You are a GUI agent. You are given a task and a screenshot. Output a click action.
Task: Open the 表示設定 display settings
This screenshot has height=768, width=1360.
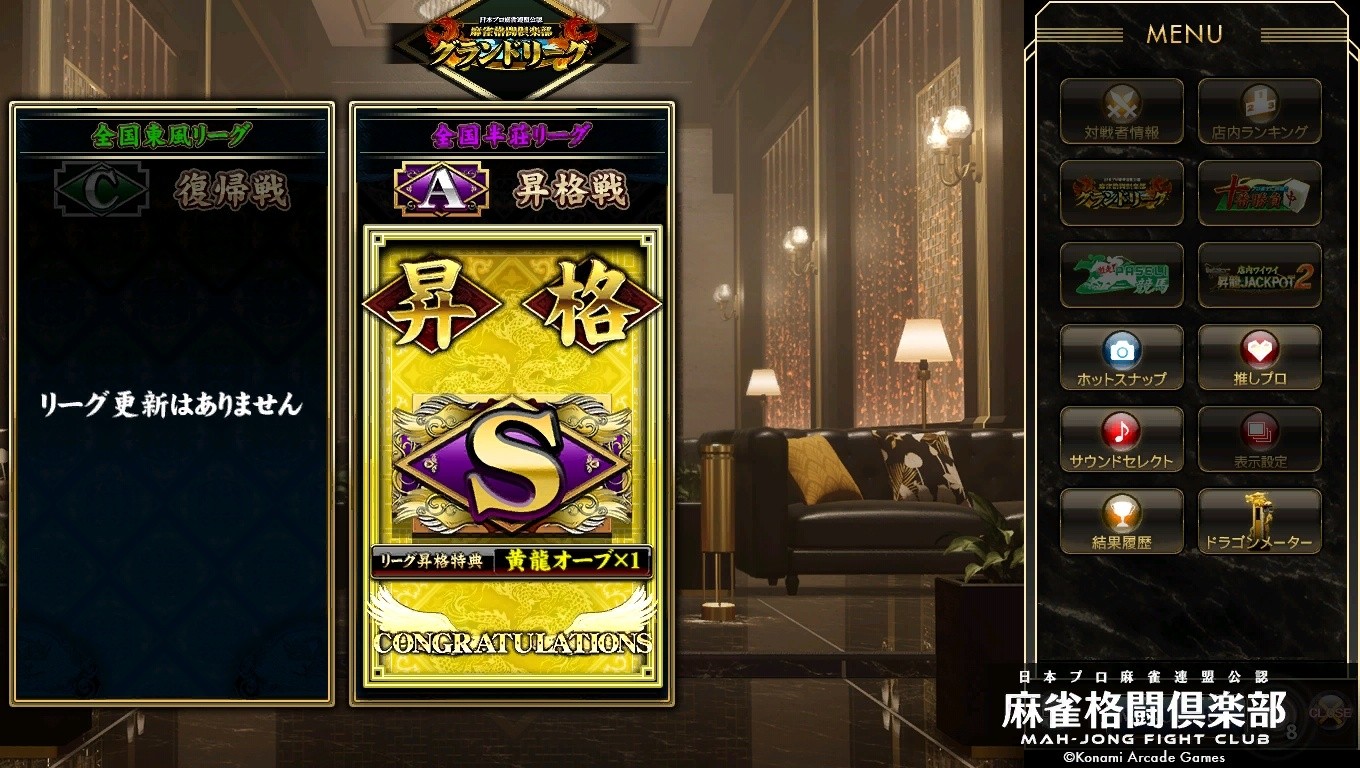(1259, 439)
